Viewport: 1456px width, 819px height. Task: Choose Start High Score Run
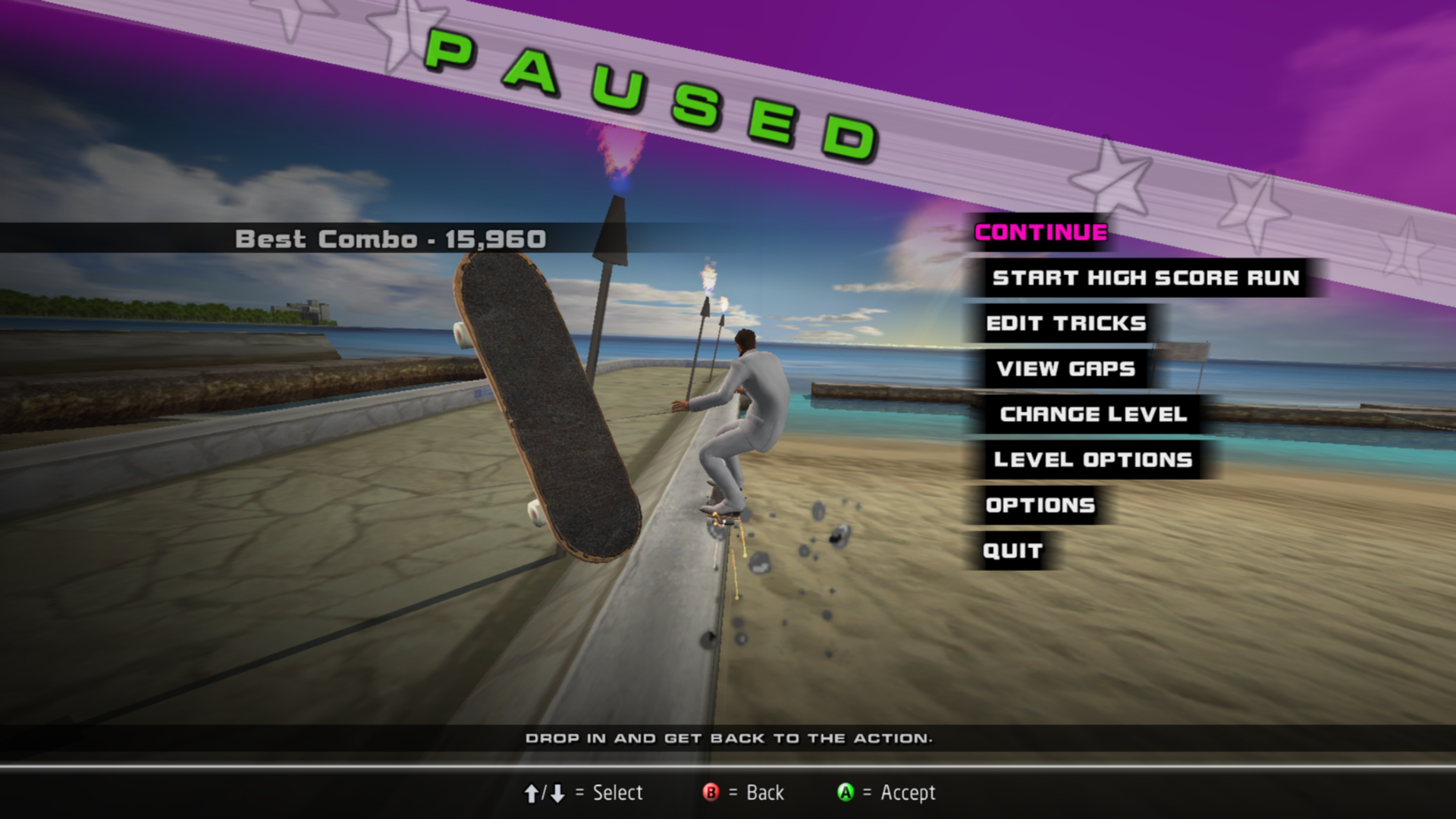point(1145,278)
